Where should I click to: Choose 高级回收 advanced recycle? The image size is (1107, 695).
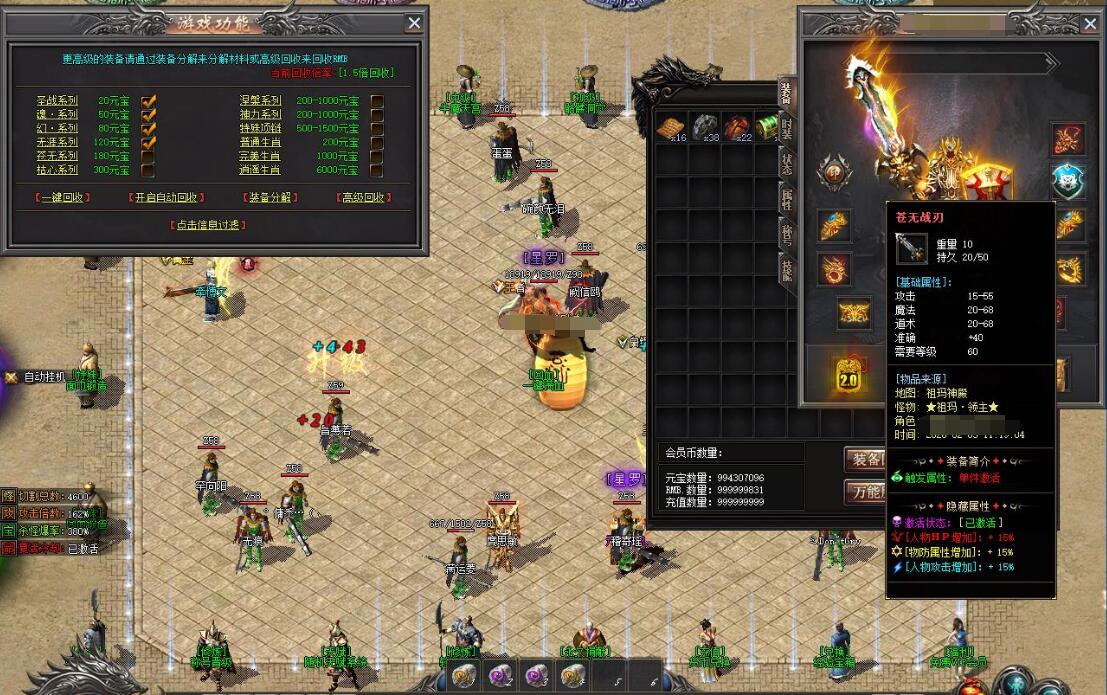point(362,198)
